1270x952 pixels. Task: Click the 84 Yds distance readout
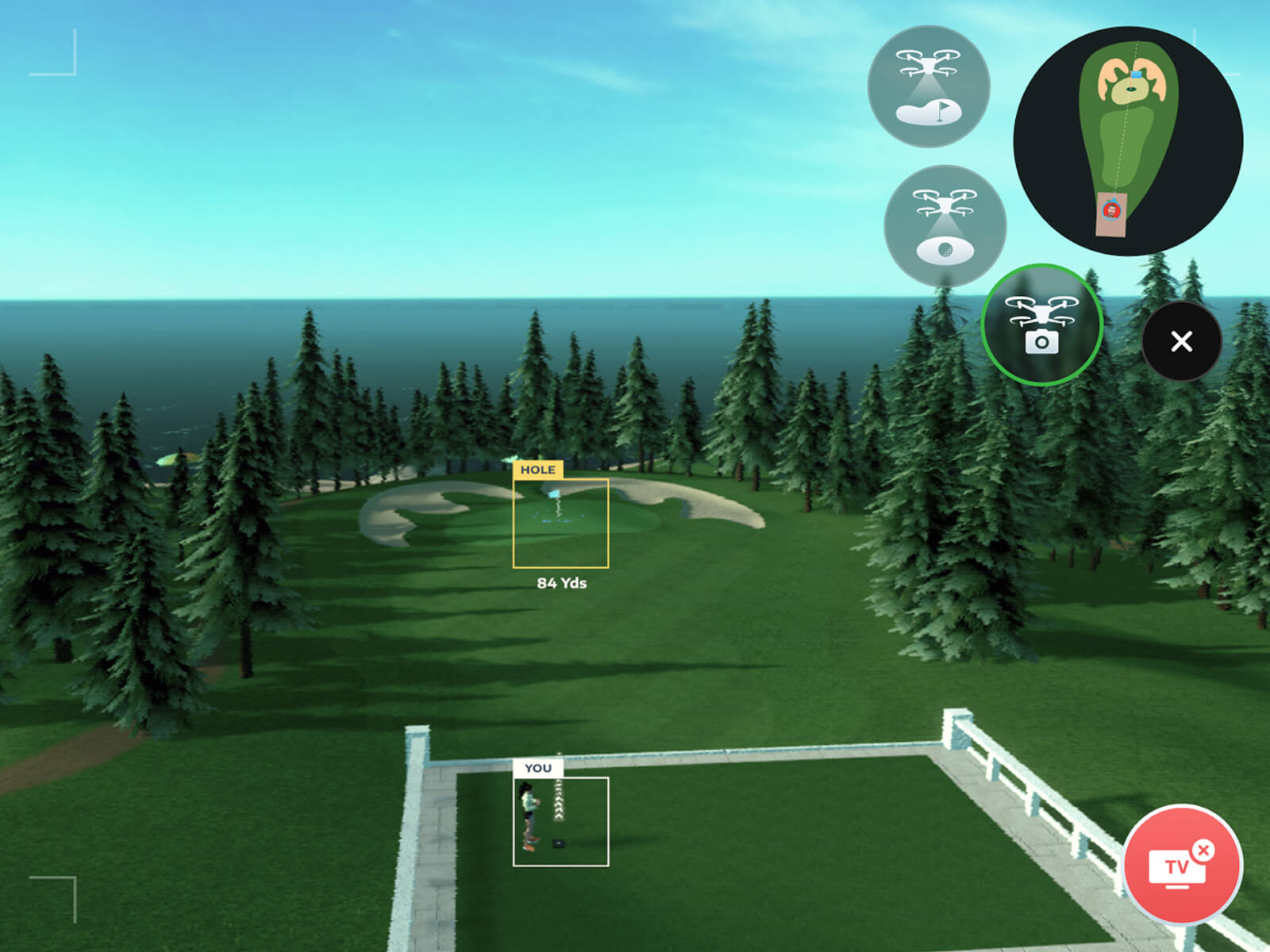click(561, 582)
